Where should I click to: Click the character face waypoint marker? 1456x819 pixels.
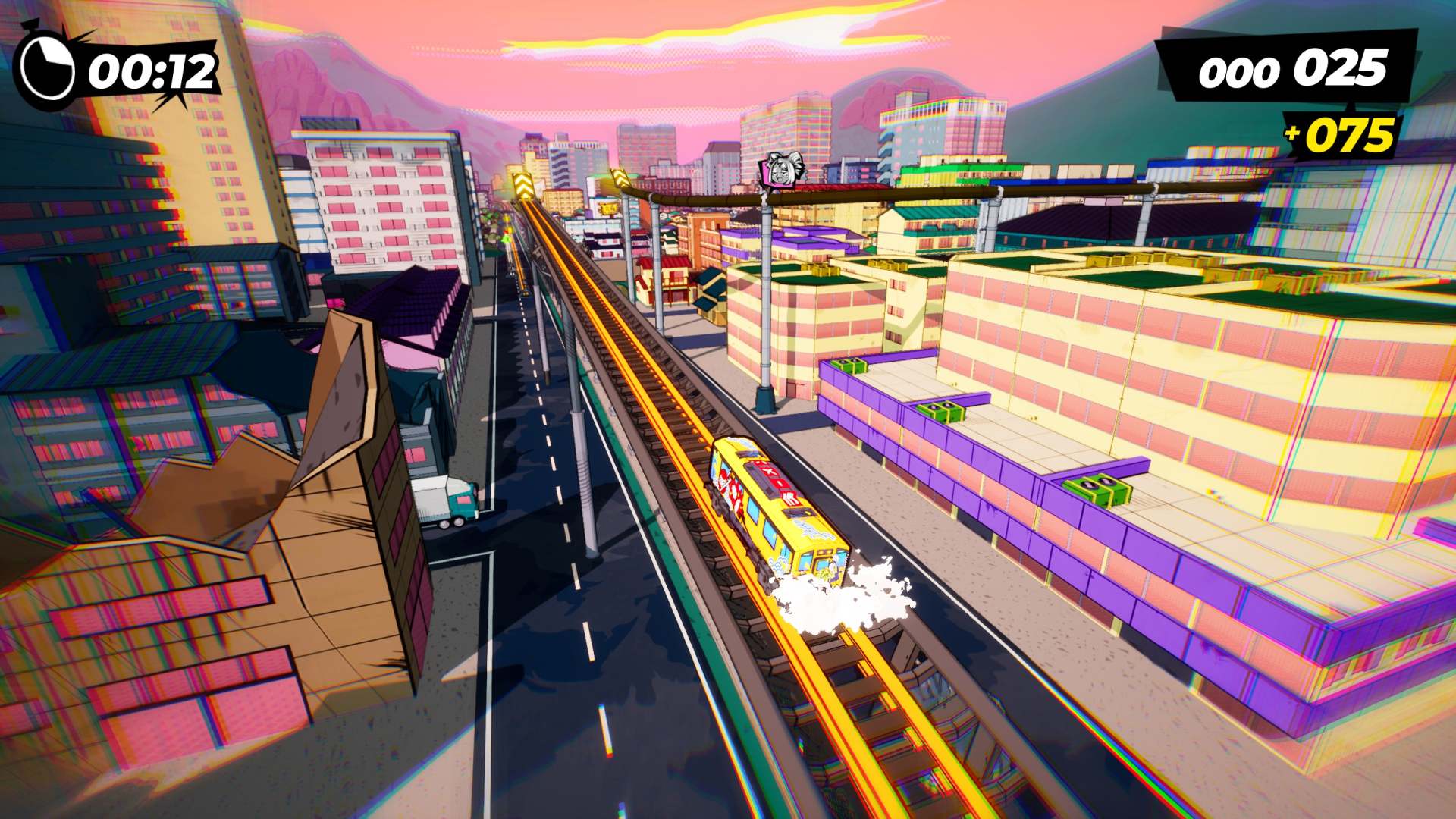click(x=780, y=169)
